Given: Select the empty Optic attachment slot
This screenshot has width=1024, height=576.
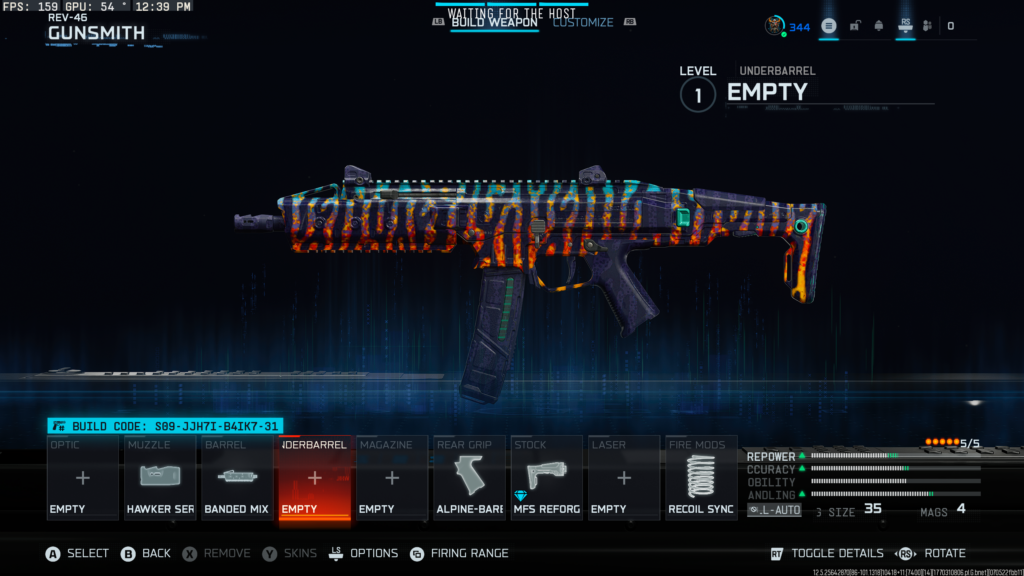Looking at the screenshot, I should point(83,478).
